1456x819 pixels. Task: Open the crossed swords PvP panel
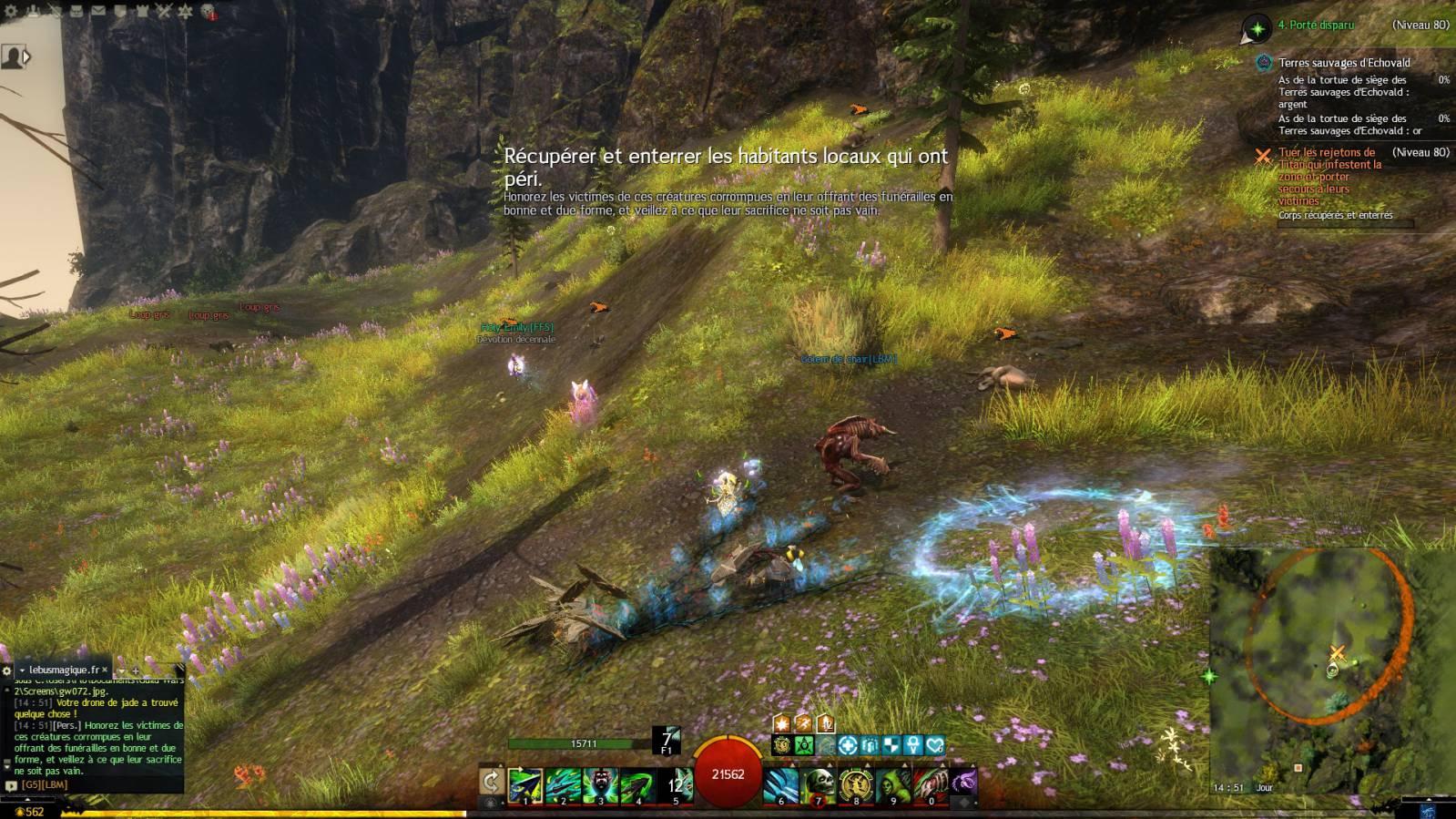point(164,11)
